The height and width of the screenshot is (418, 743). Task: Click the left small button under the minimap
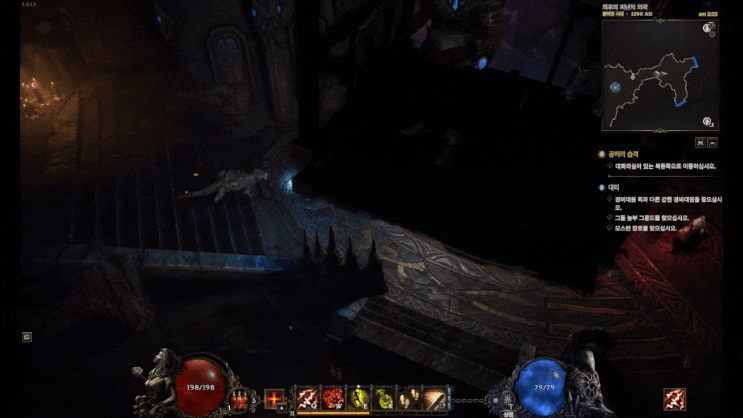click(700, 142)
